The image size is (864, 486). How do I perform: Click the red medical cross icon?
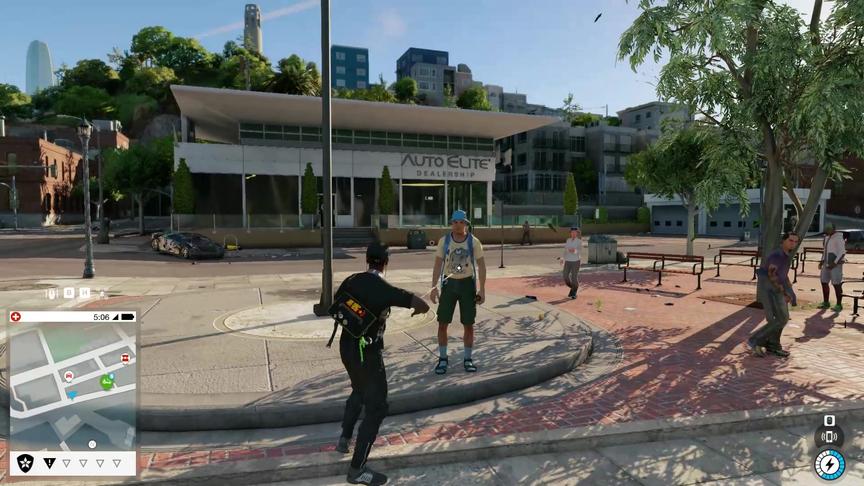click(15, 317)
